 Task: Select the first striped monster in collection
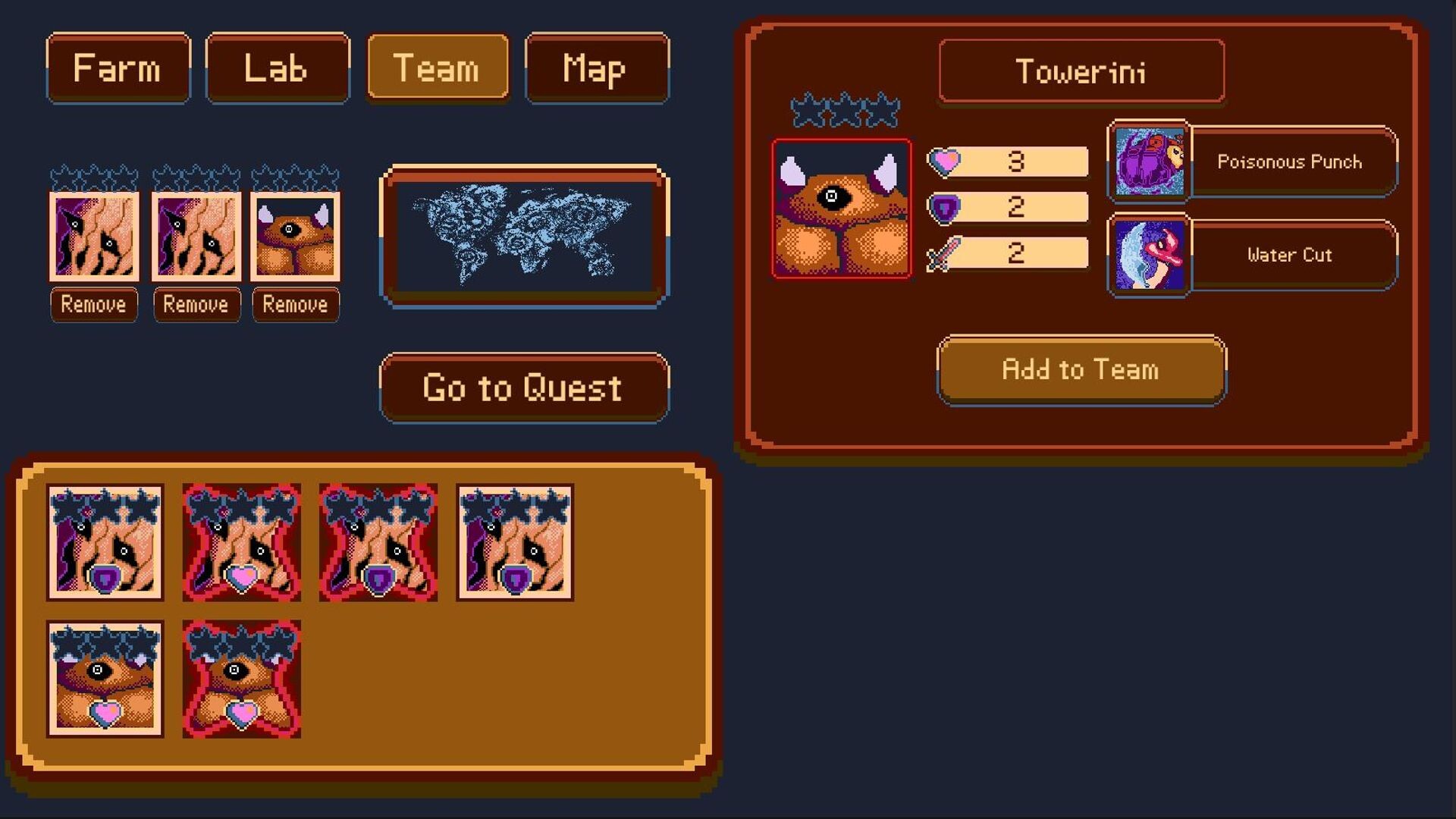coord(106,542)
